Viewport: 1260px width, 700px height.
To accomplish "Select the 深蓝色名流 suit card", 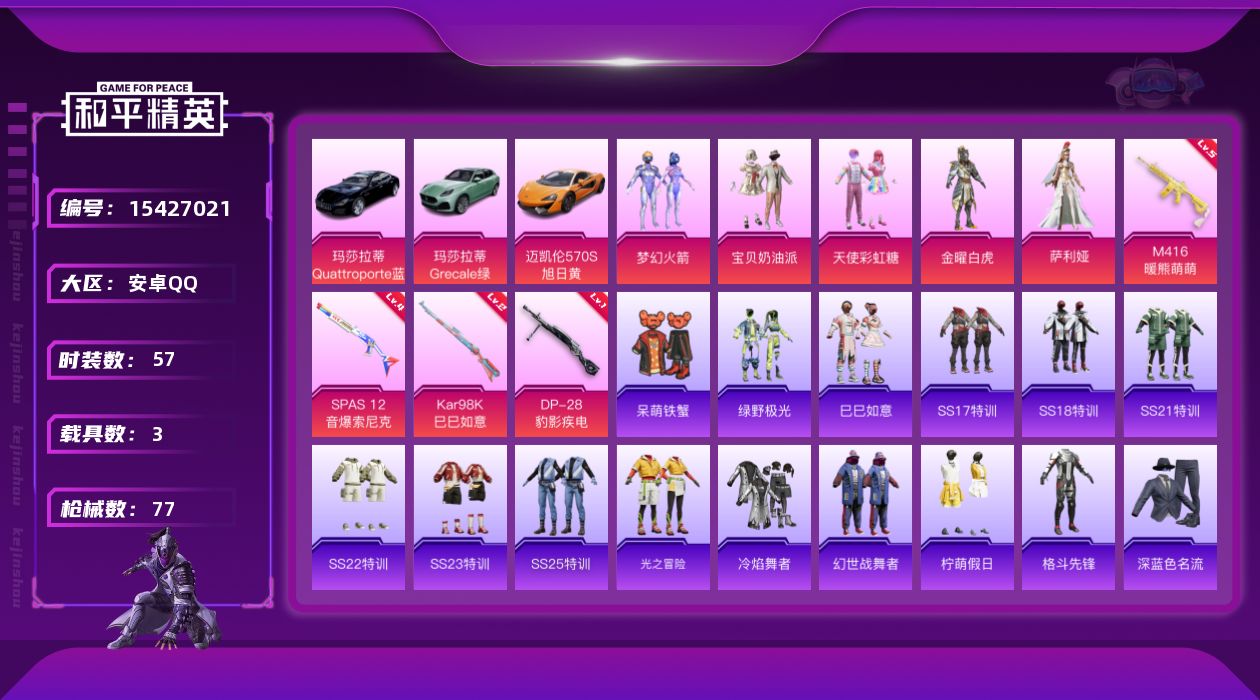I will [1170, 517].
